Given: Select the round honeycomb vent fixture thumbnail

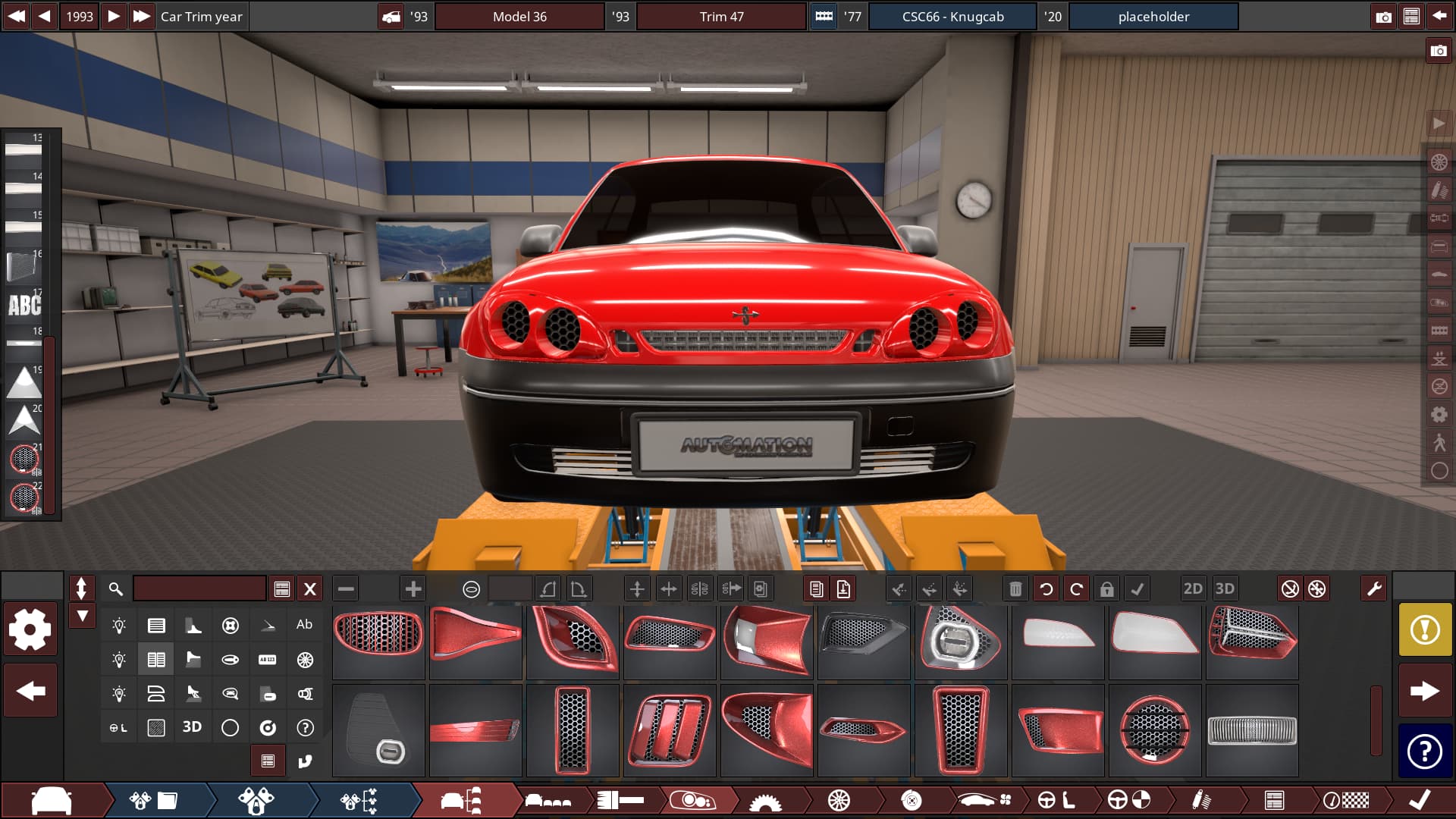Looking at the screenshot, I should coord(1155,730).
